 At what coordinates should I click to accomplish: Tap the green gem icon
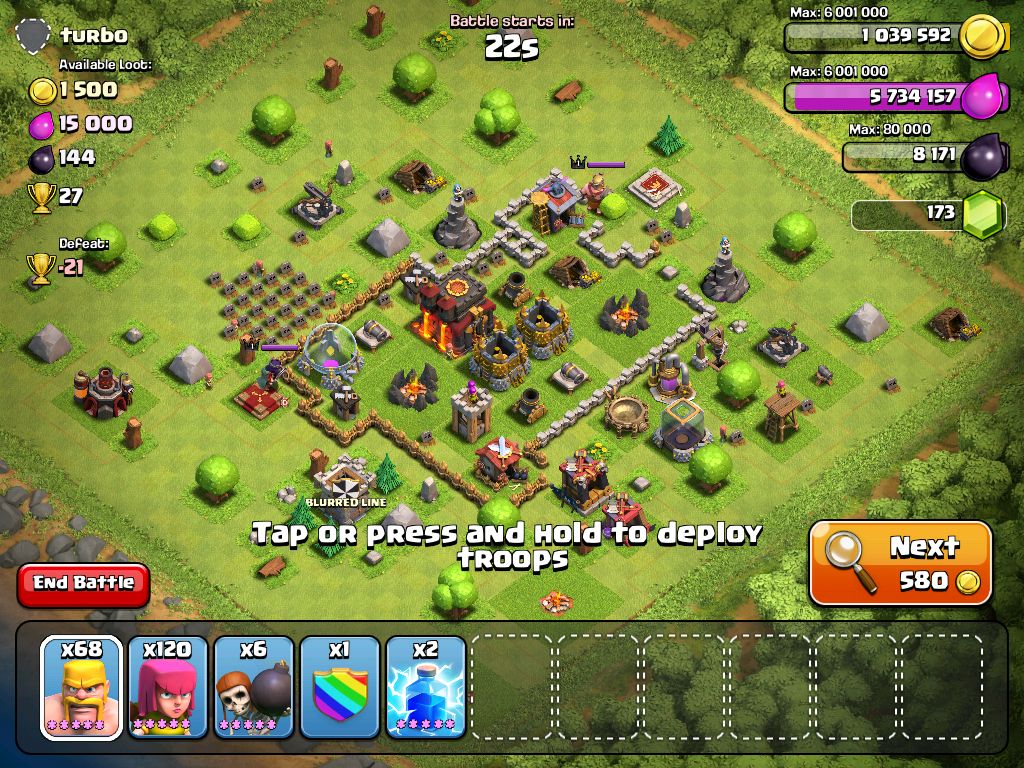point(982,214)
